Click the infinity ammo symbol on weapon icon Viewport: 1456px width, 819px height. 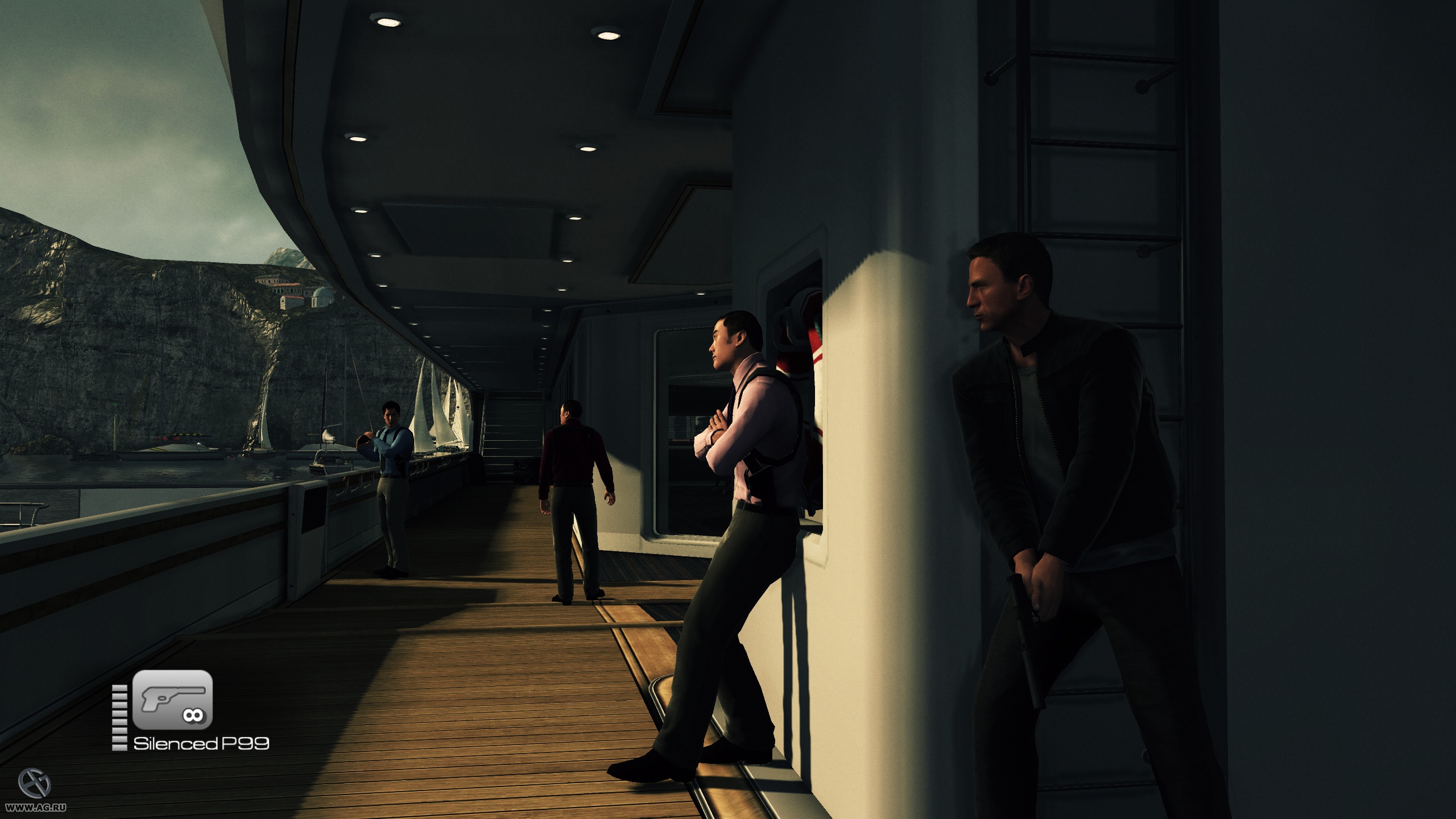point(193,715)
